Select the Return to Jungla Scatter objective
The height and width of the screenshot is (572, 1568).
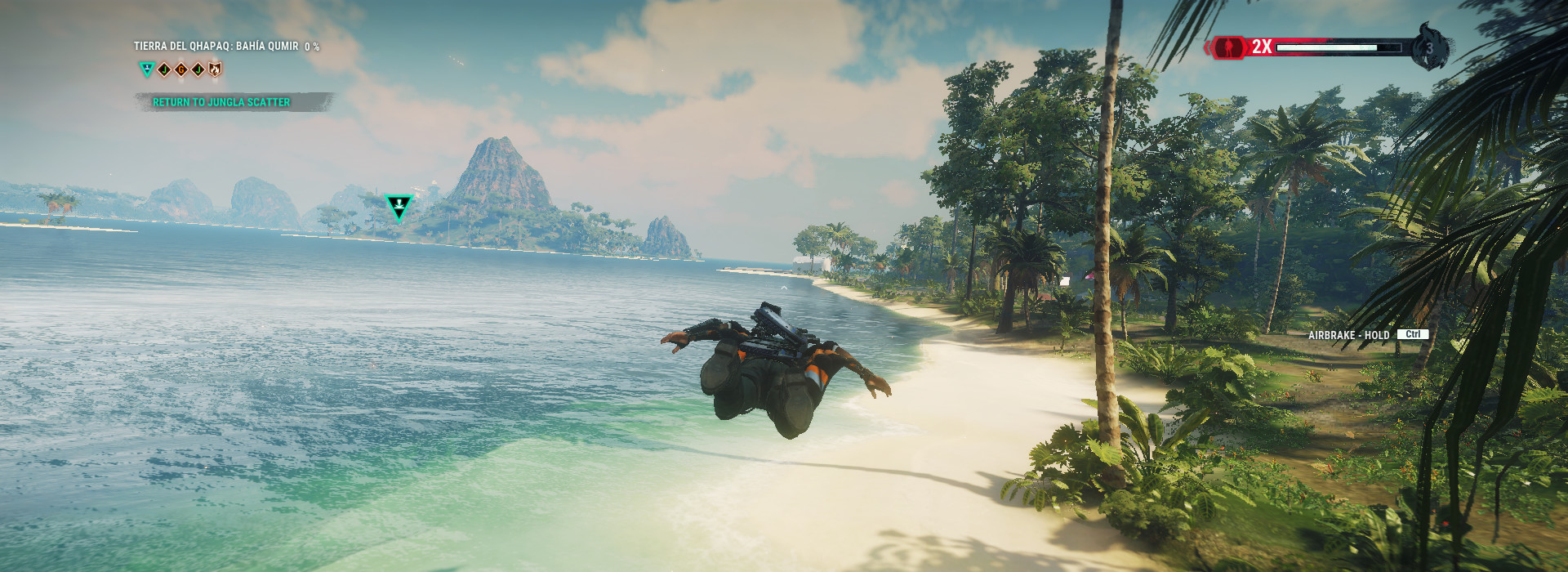point(221,102)
